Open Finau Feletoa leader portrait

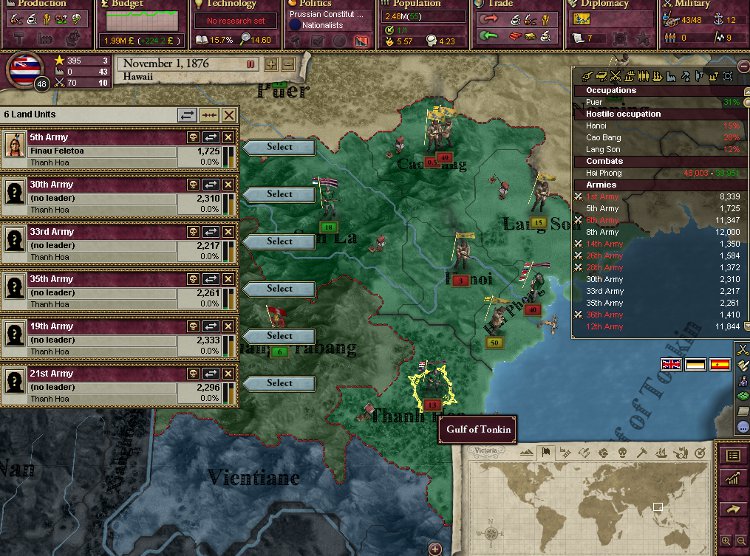pos(15,146)
